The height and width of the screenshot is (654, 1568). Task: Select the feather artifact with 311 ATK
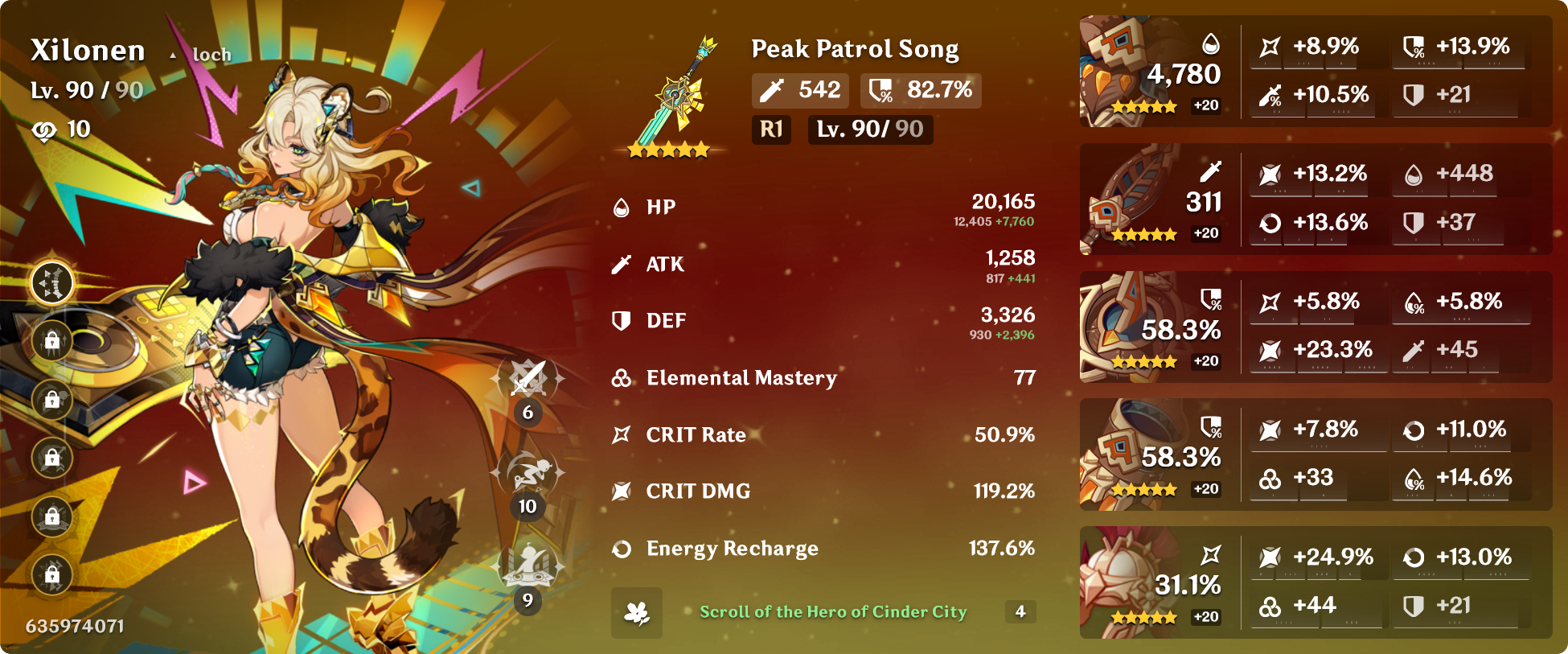click(x=1126, y=199)
